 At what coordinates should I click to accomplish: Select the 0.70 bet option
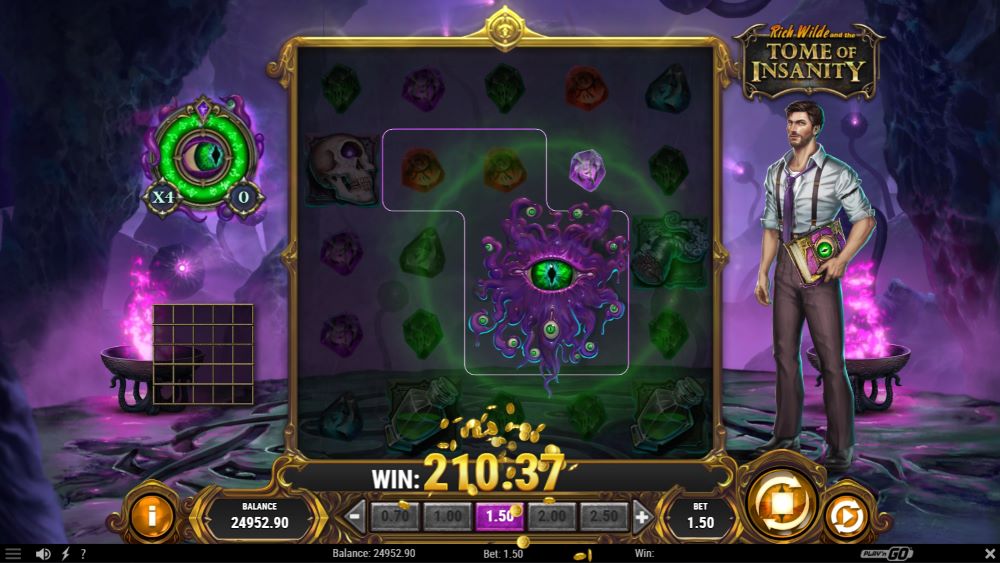coord(395,516)
